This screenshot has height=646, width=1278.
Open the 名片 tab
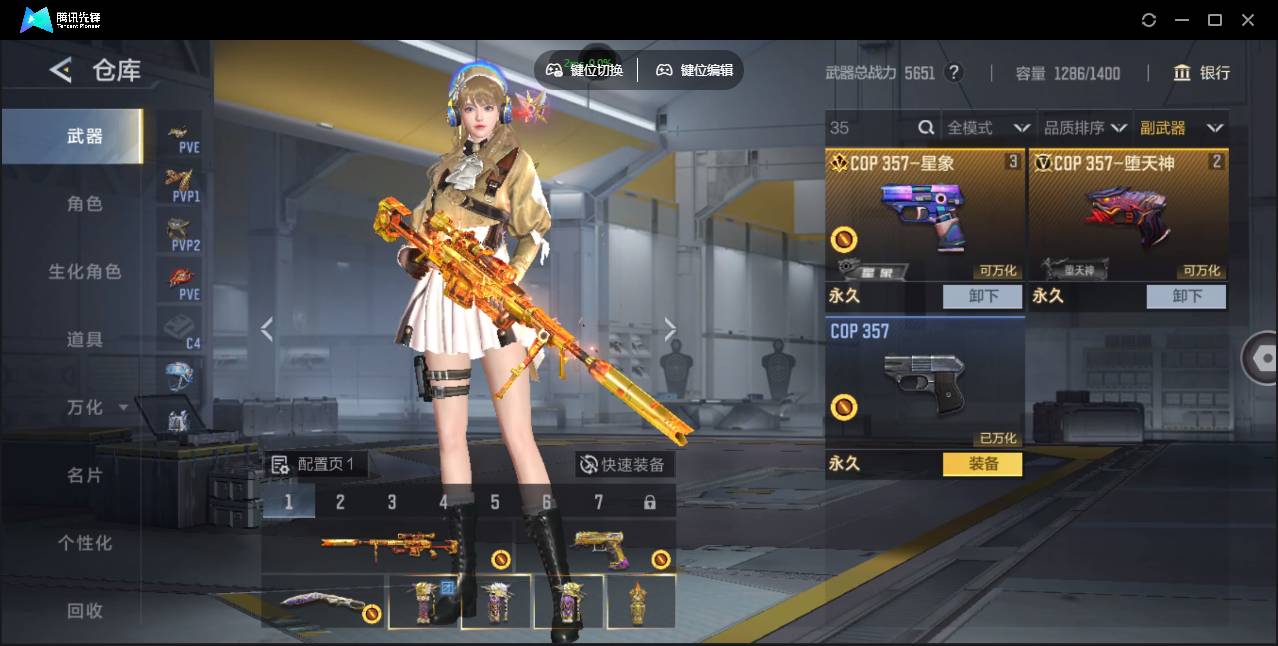(x=85, y=476)
